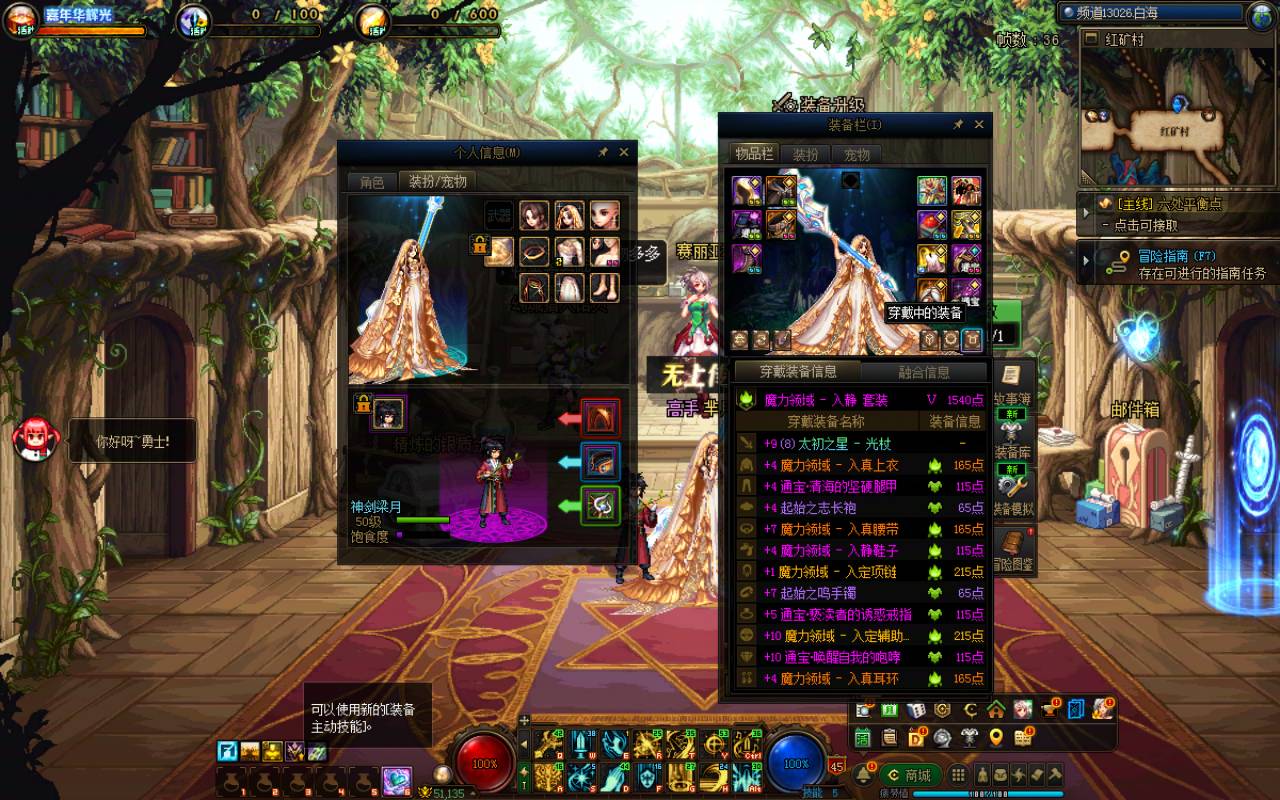Image resolution: width=1280 pixels, height=800 pixels.
Task: Click the notification bell icon
Action: tap(864, 775)
